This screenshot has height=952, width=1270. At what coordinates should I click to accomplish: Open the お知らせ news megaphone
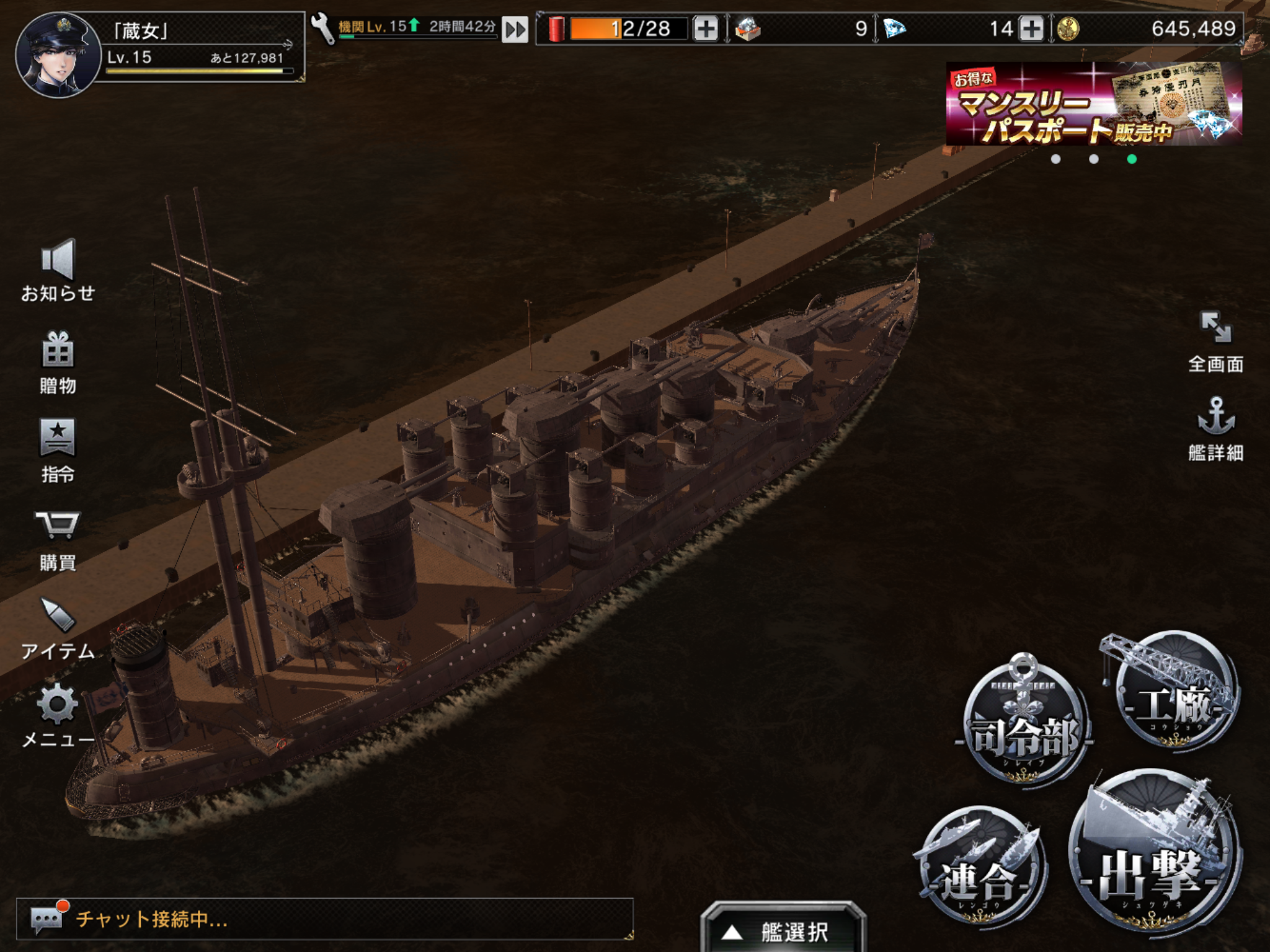[58, 270]
